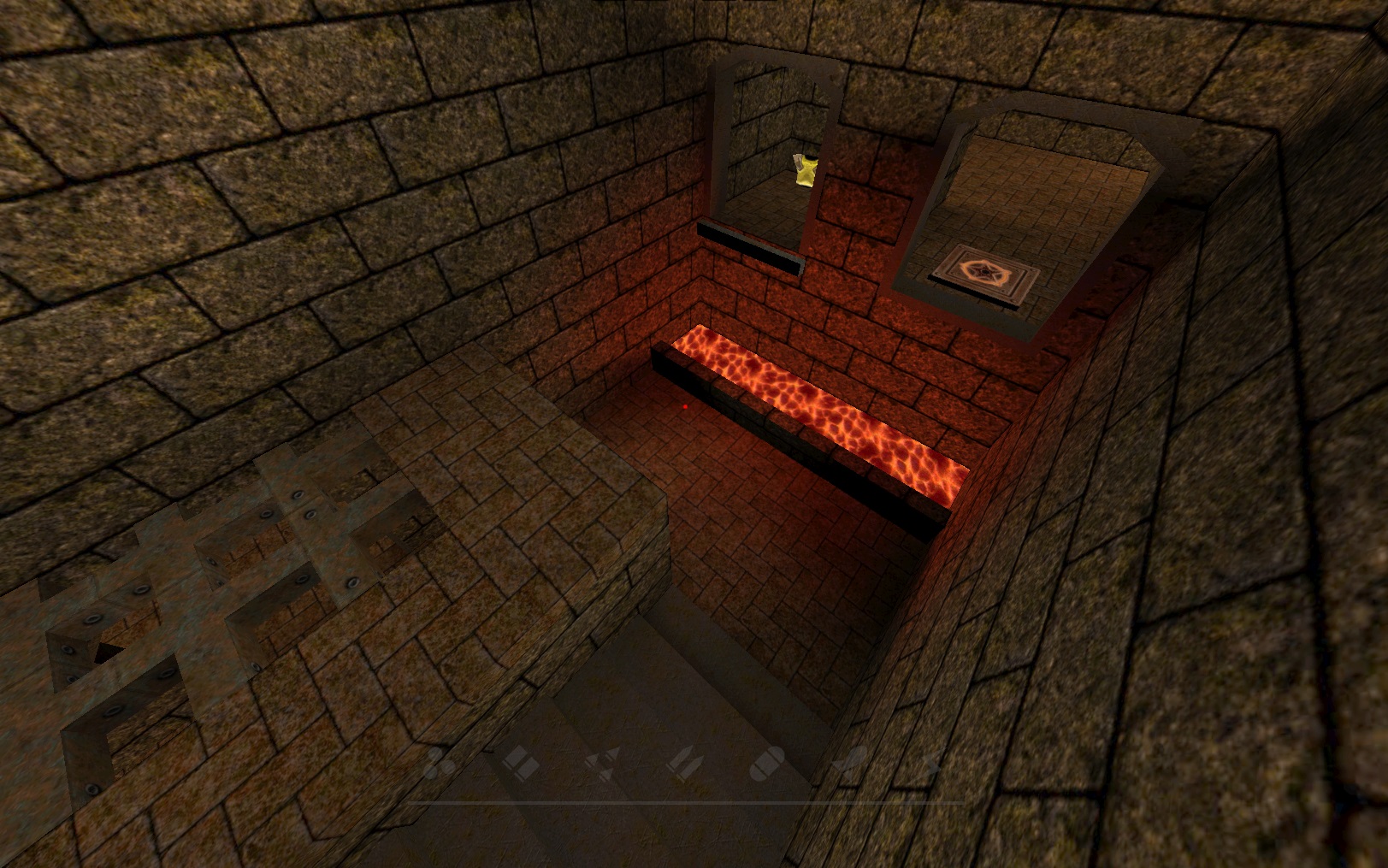Select the three-pellet ammo icon
The image size is (1388, 868).
point(440,761)
